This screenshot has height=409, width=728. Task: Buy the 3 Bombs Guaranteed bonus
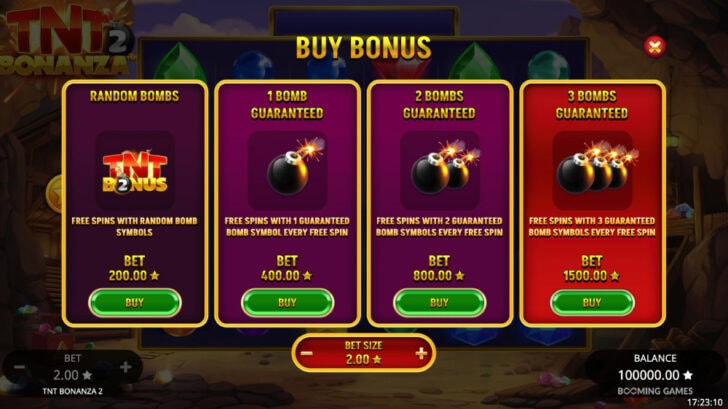pyautogui.click(x=592, y=302)
